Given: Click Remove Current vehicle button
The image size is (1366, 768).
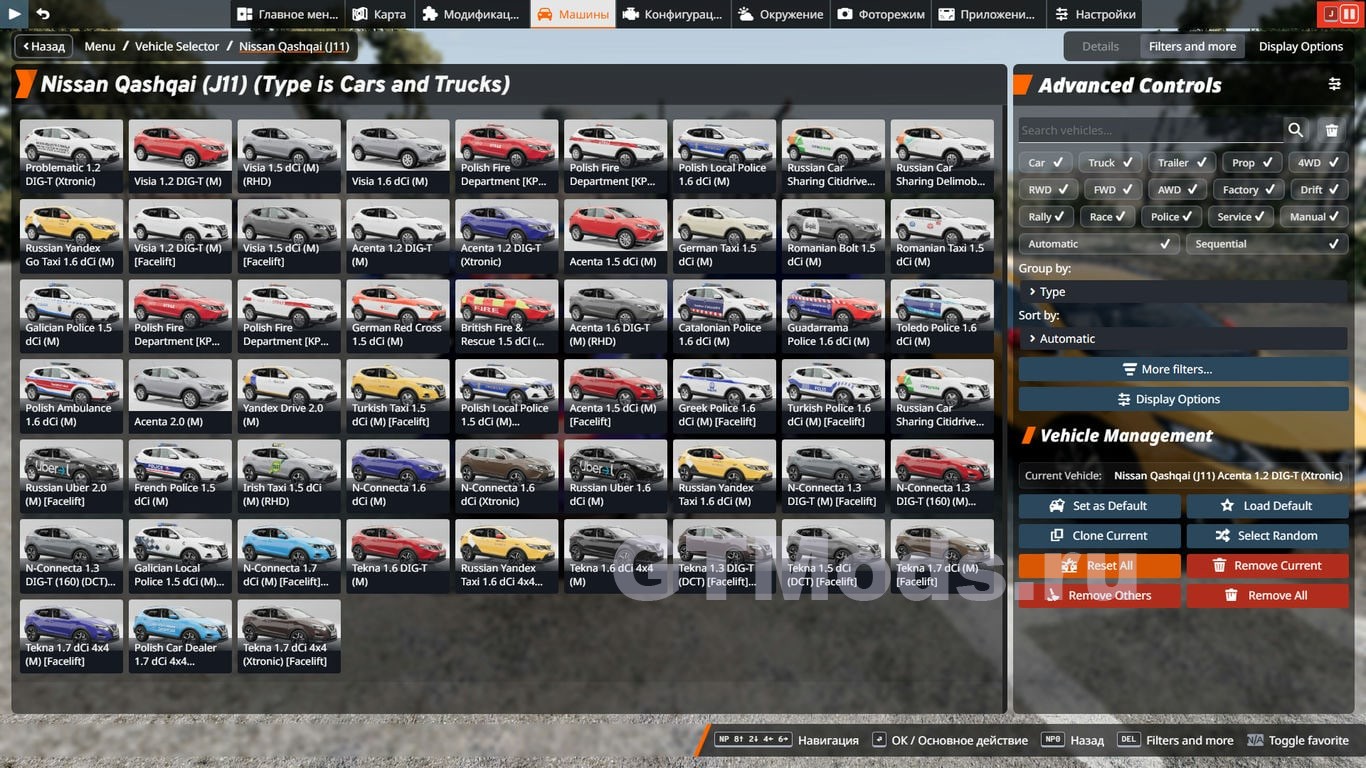Looking at the screenshot, I should (1267, 566).
